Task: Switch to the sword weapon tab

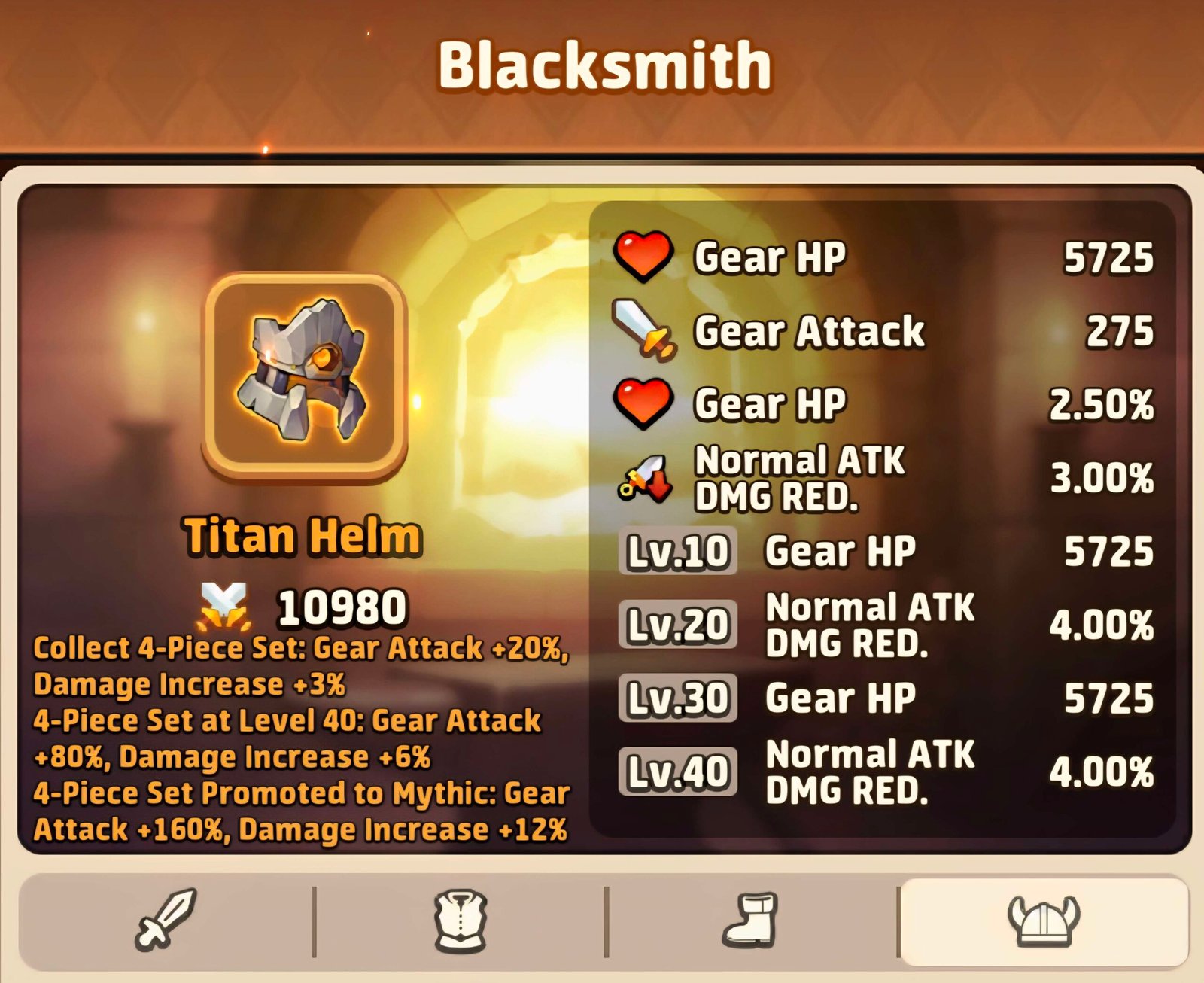Action: point(166,918)
